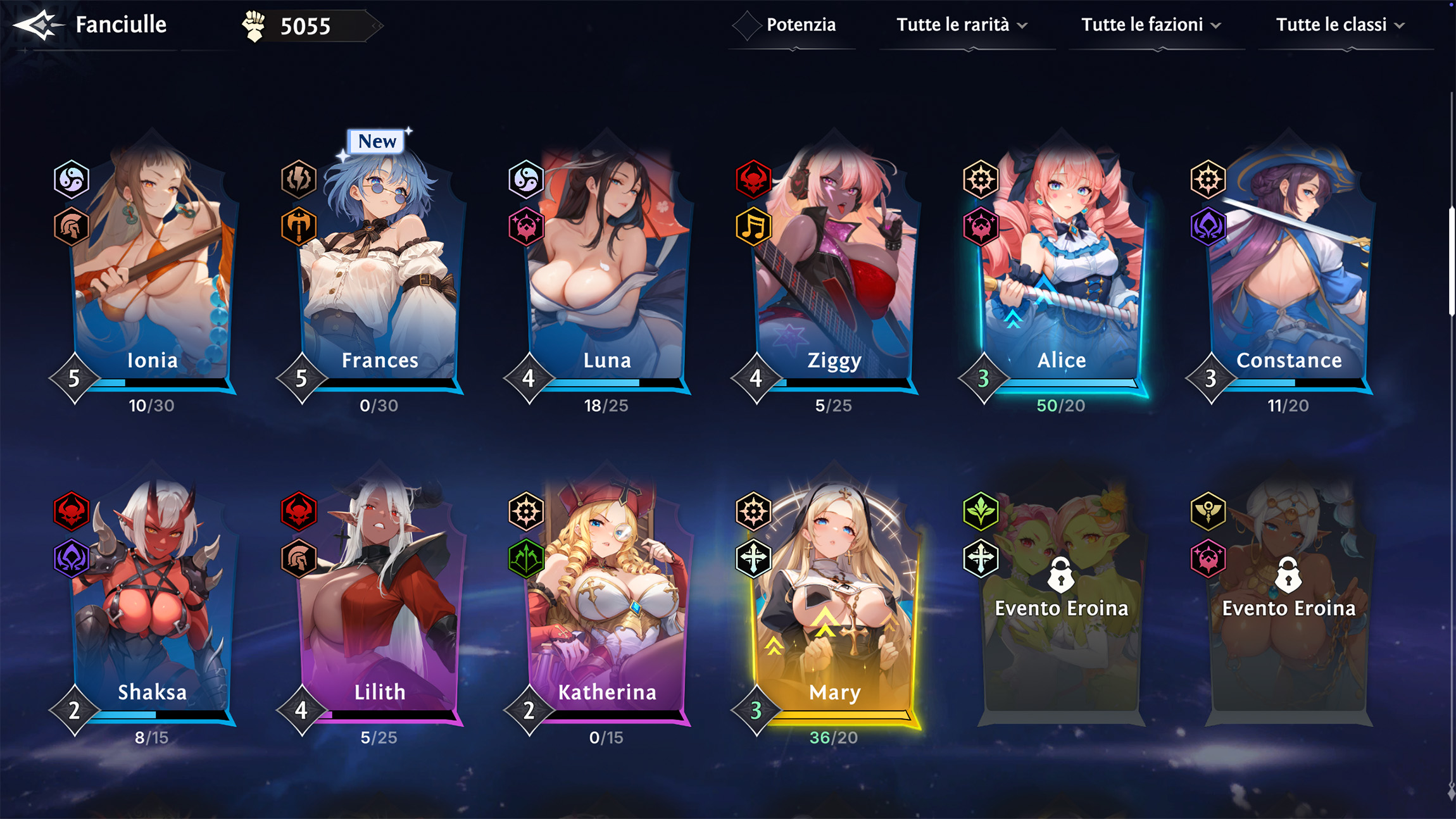
Task: Click the helmet class icon on Lilith's card
Action: (x=299, y=560)
